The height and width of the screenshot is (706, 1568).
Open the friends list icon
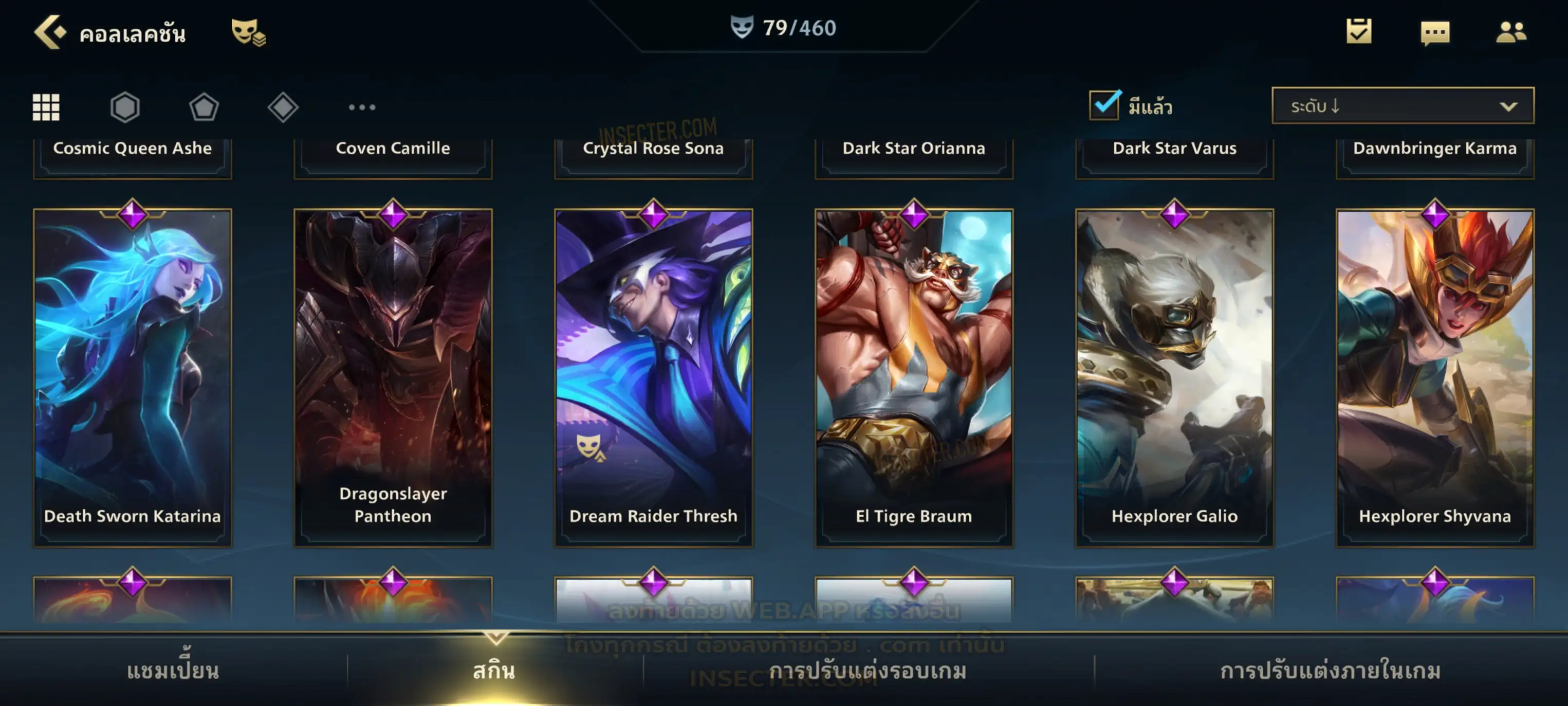pos(1511,32)
